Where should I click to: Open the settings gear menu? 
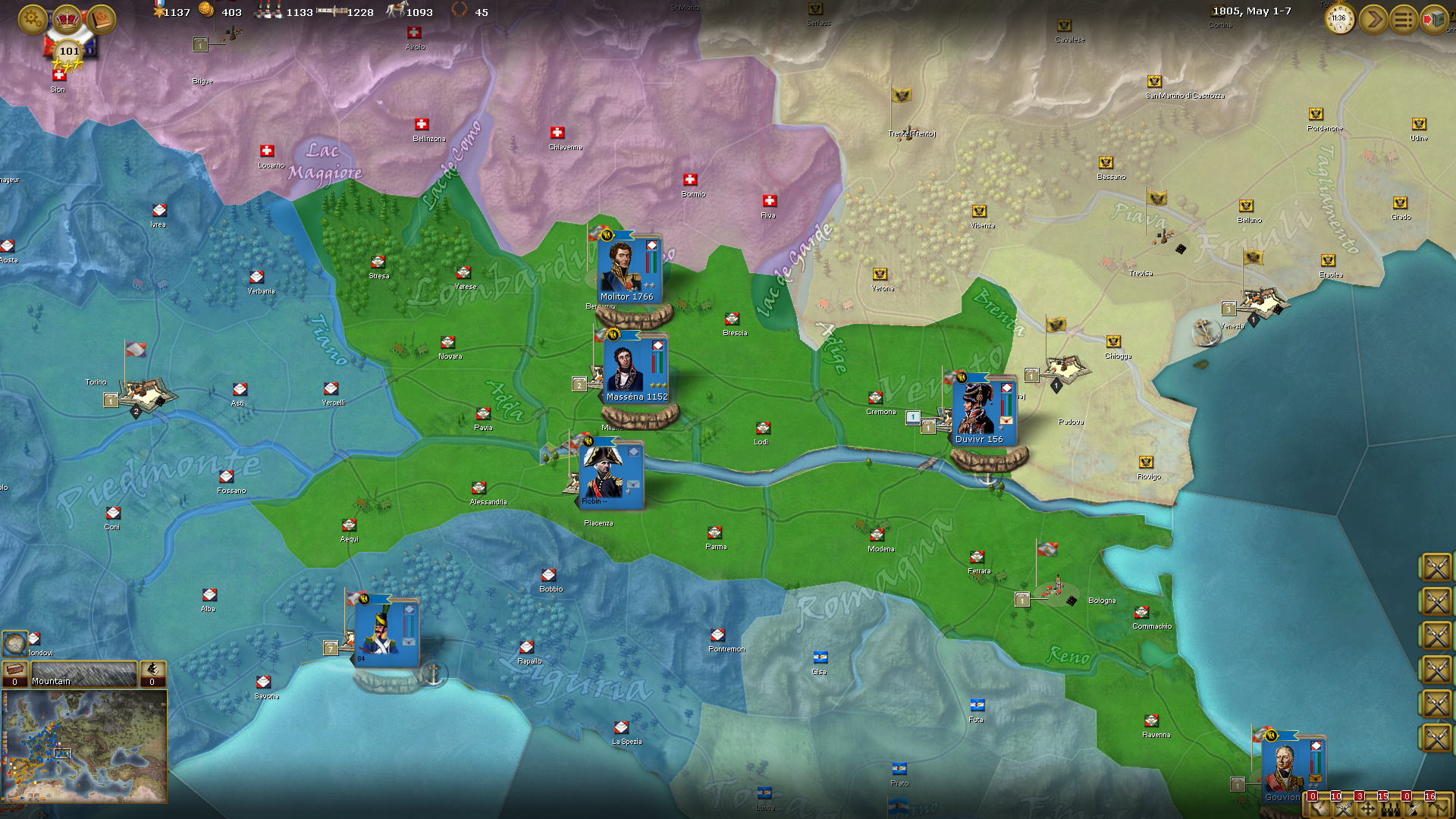[30, 18]
